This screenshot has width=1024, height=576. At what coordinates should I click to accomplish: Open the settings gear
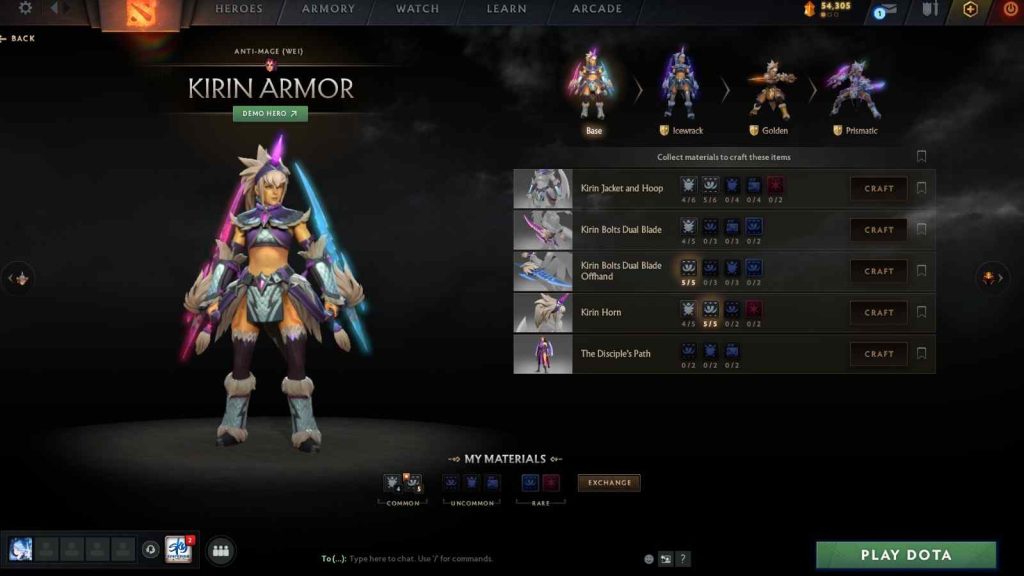tap(25, 9)
